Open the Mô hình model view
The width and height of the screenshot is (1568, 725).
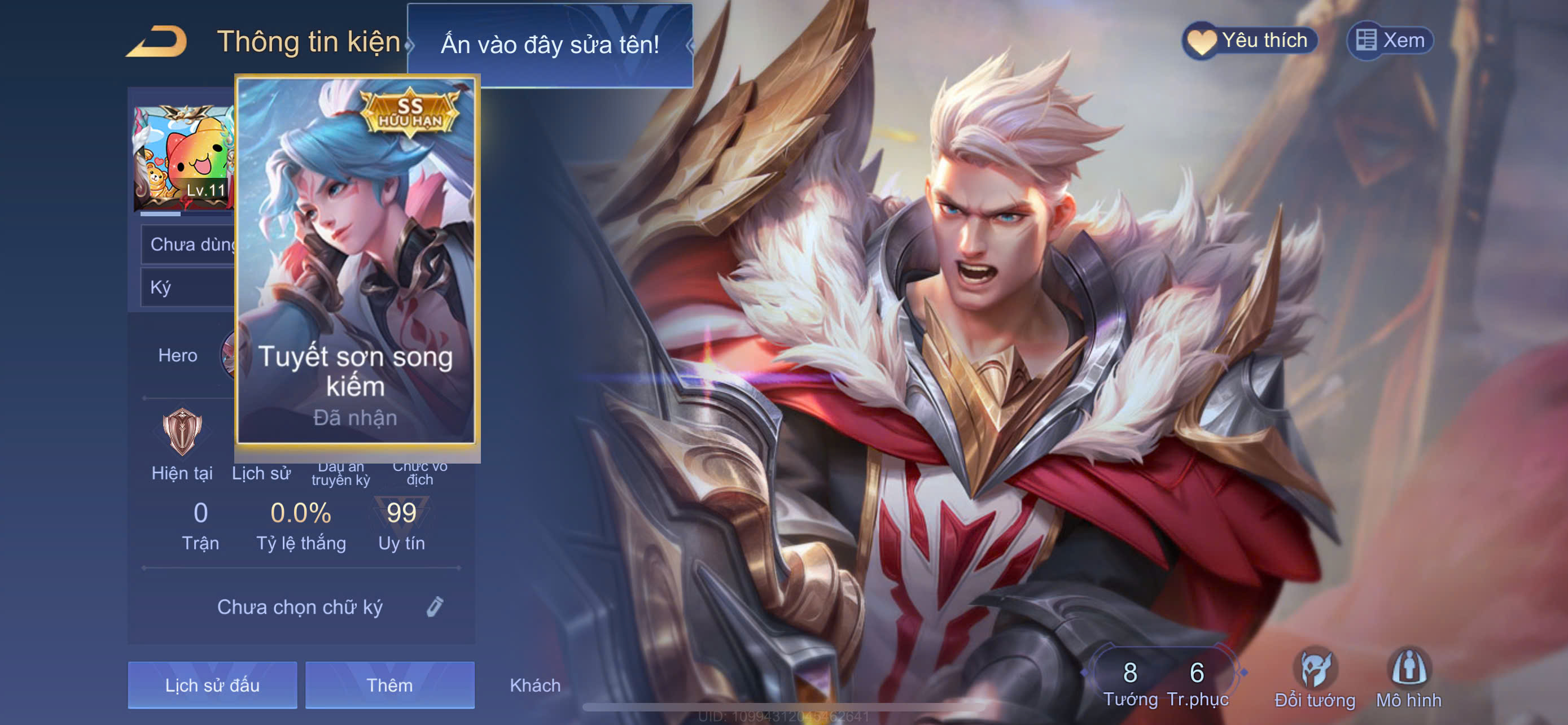click(1408, 679)
